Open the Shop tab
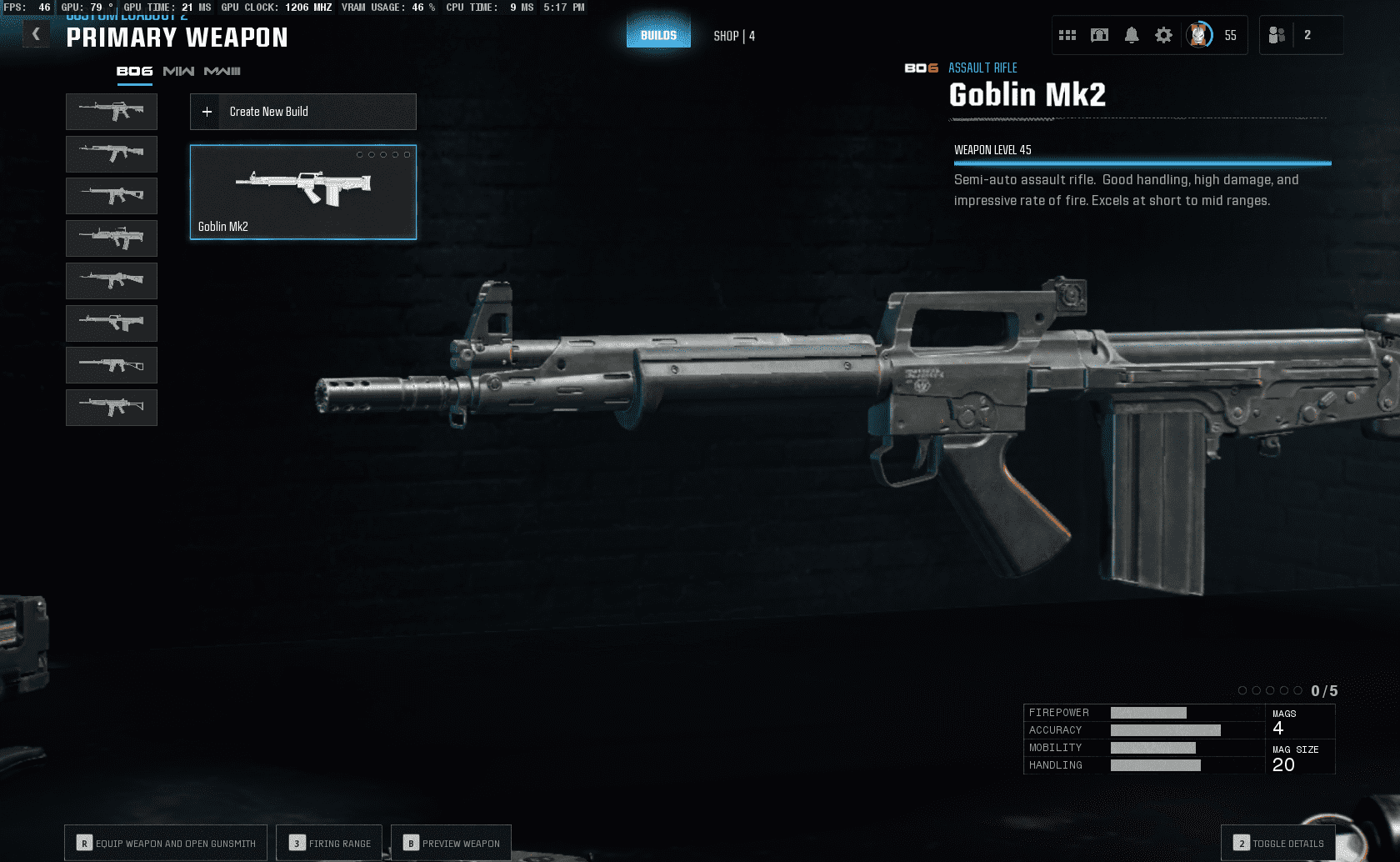 pos(733,36)
